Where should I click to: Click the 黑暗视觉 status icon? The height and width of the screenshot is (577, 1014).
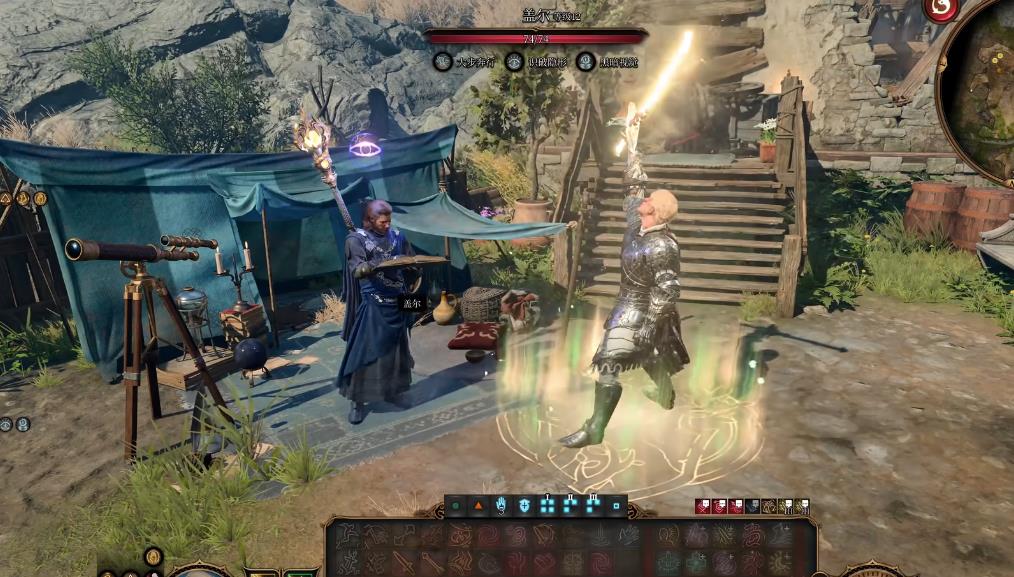point(586,62)
